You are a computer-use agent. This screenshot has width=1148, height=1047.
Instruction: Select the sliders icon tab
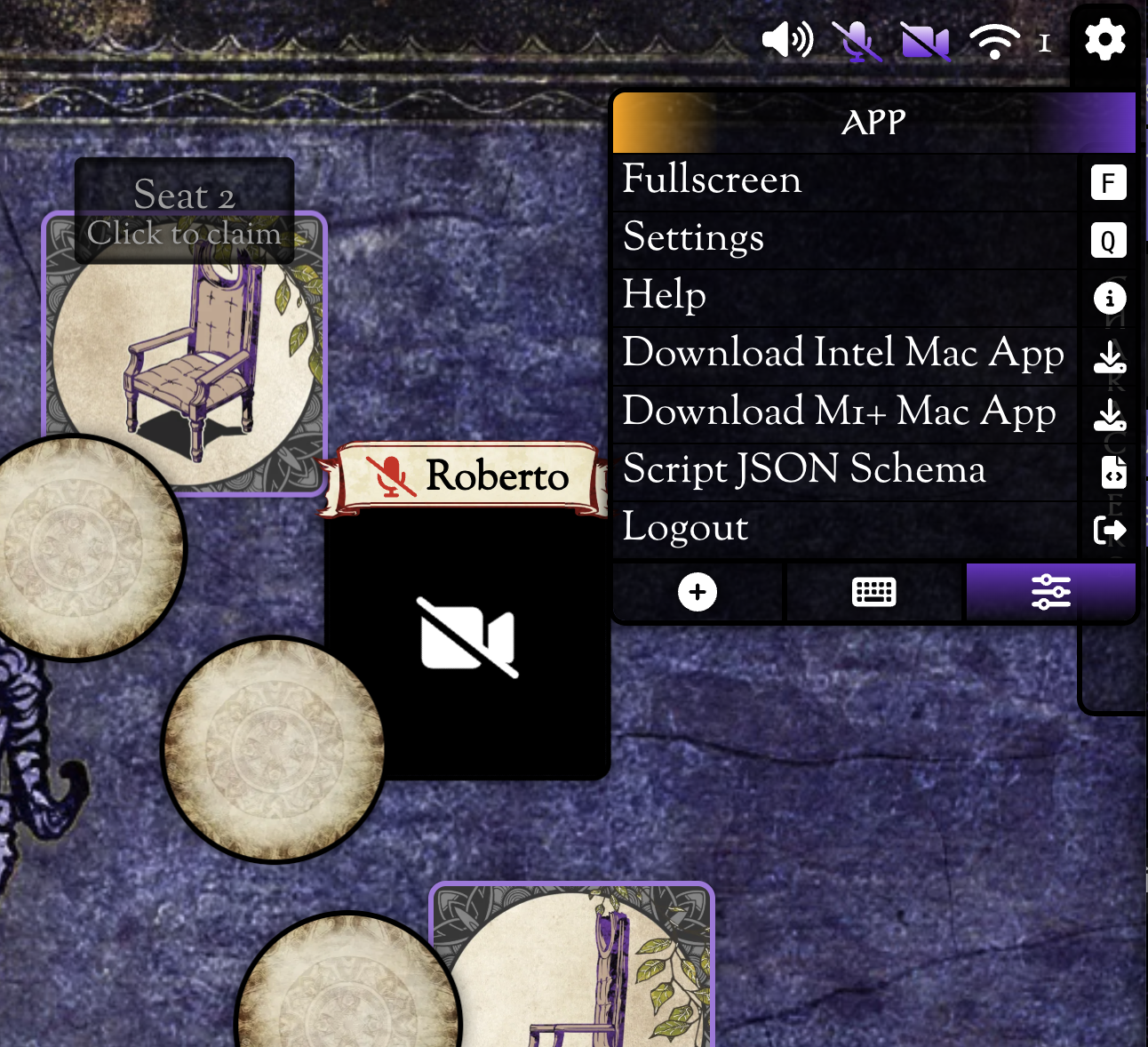(x=1050, y=592)
